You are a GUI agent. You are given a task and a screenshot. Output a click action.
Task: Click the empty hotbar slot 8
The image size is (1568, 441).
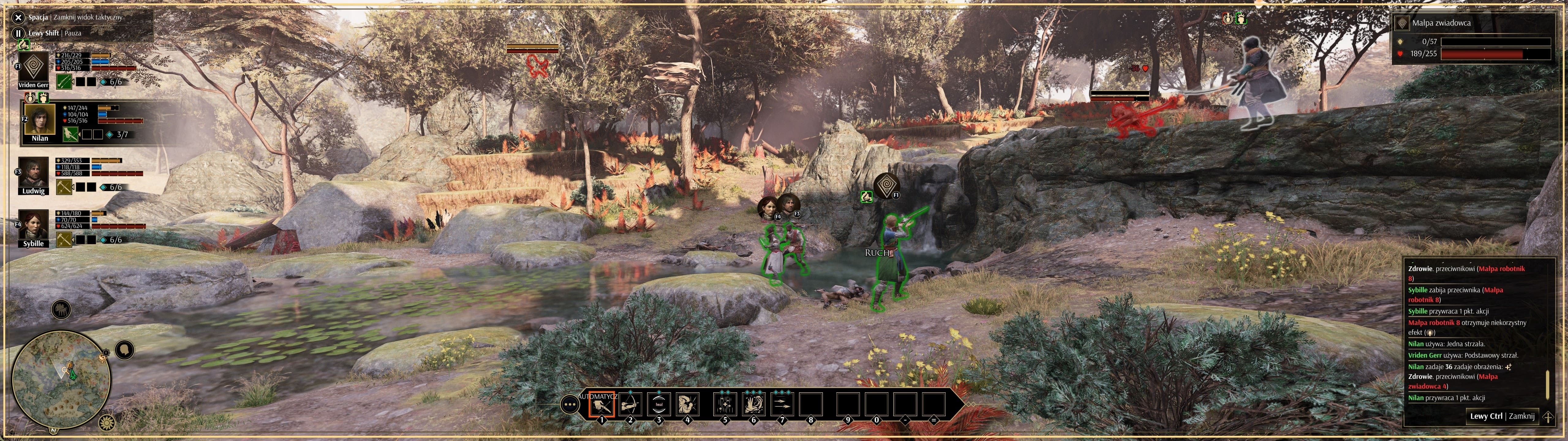point(811,406)
